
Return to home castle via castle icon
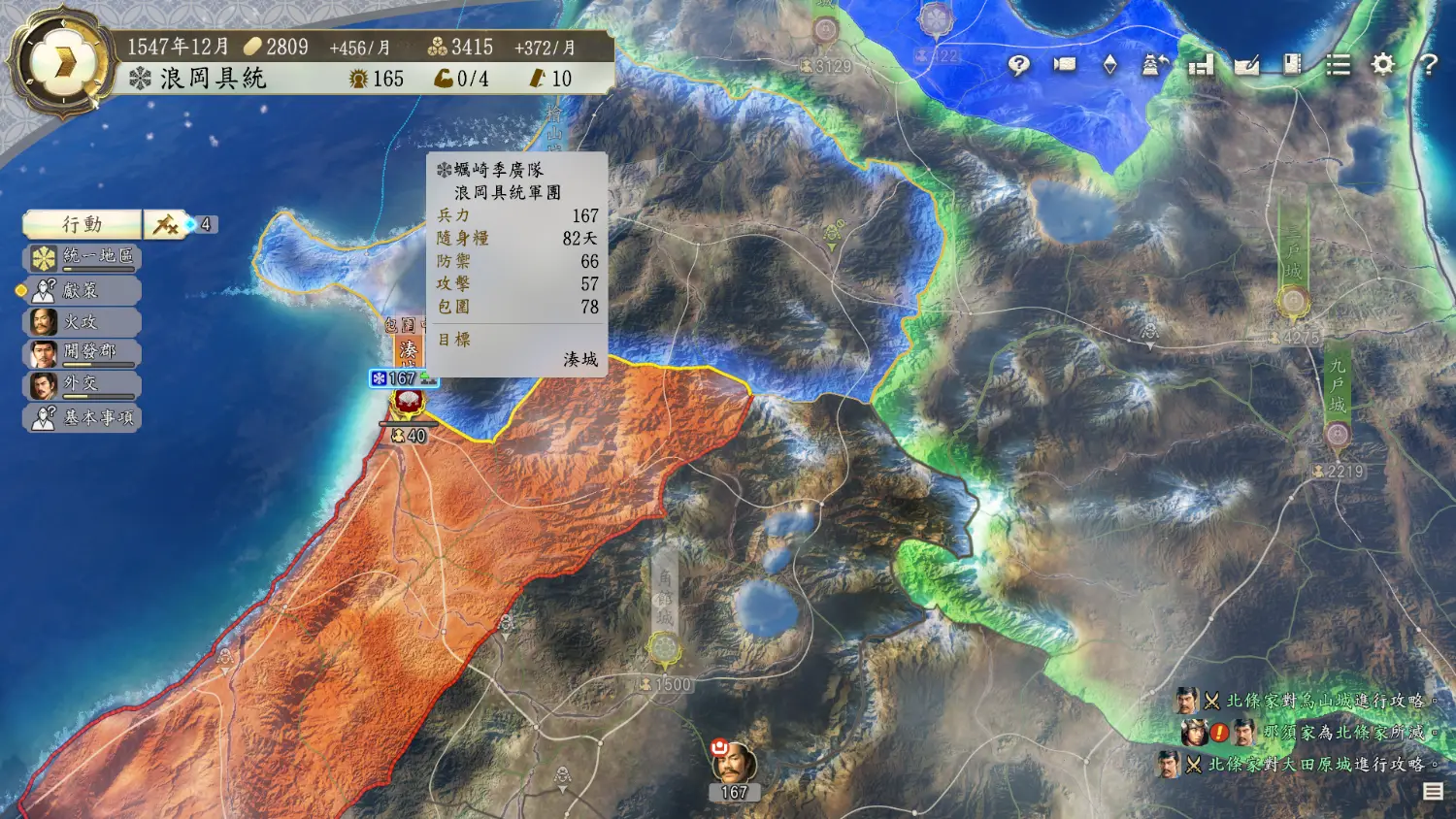click(1155, 65)
